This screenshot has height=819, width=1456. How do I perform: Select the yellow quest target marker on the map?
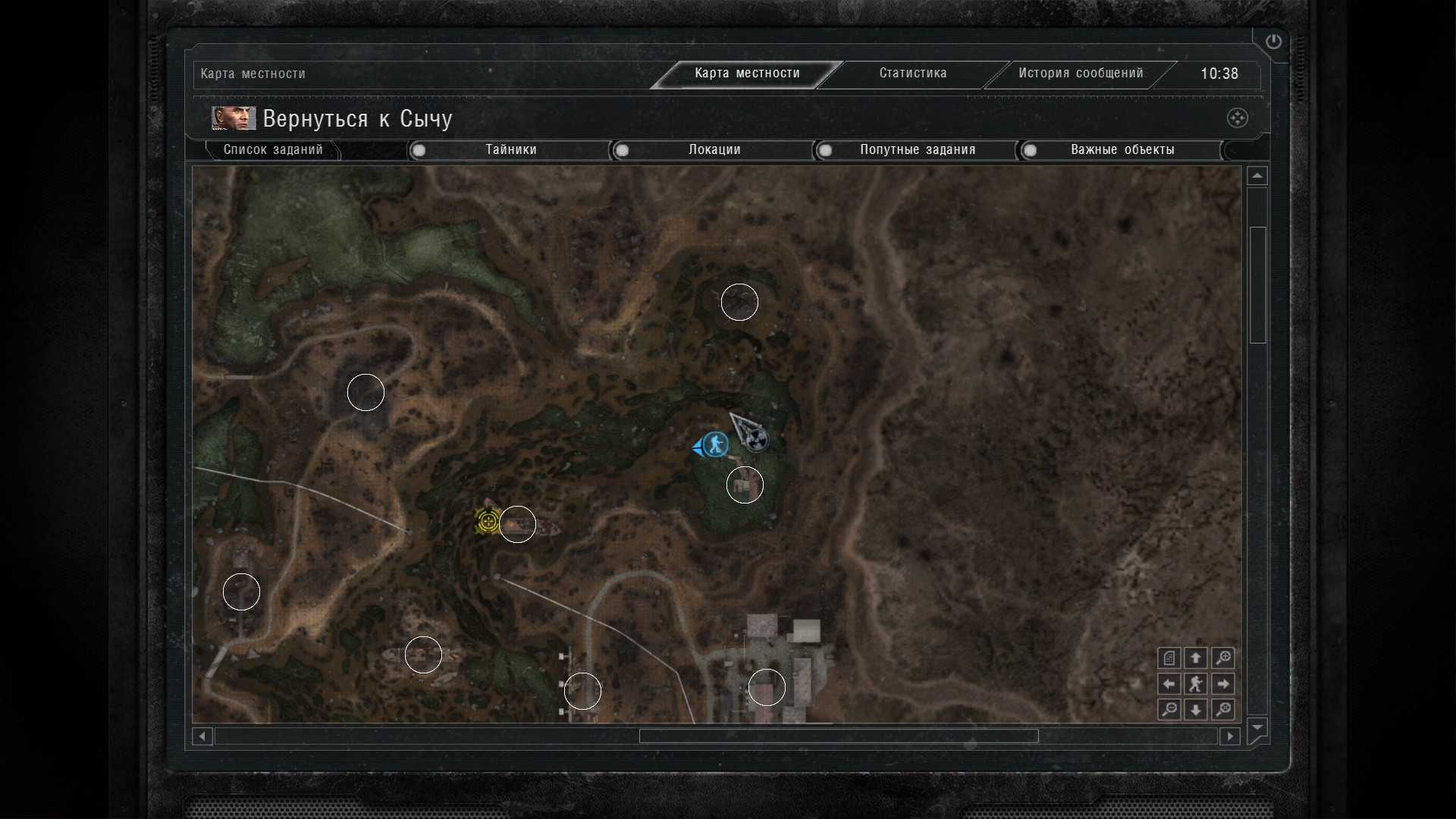pos(487,522)
